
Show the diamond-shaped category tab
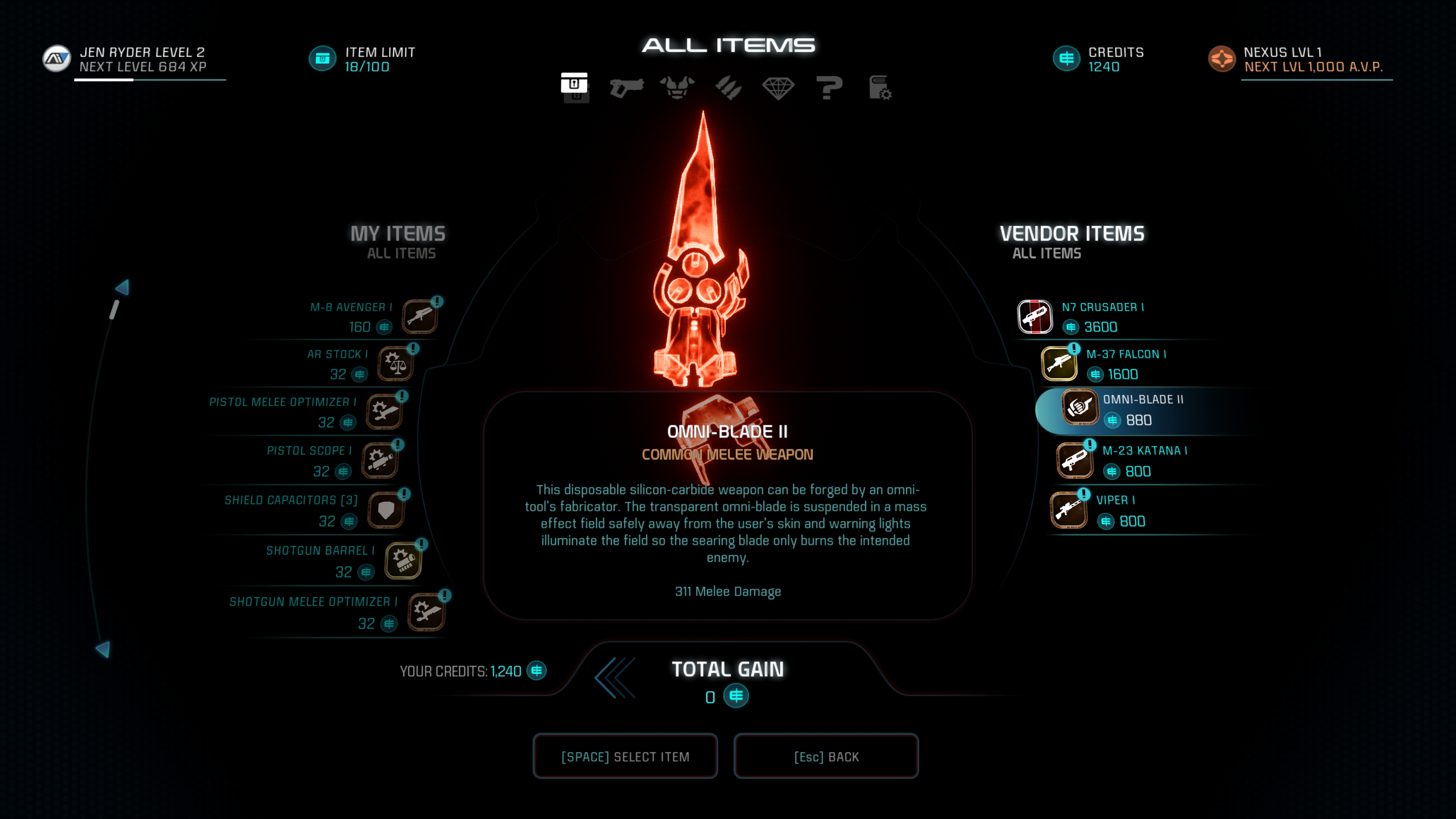pyautogui.click(x=778, y=88)
